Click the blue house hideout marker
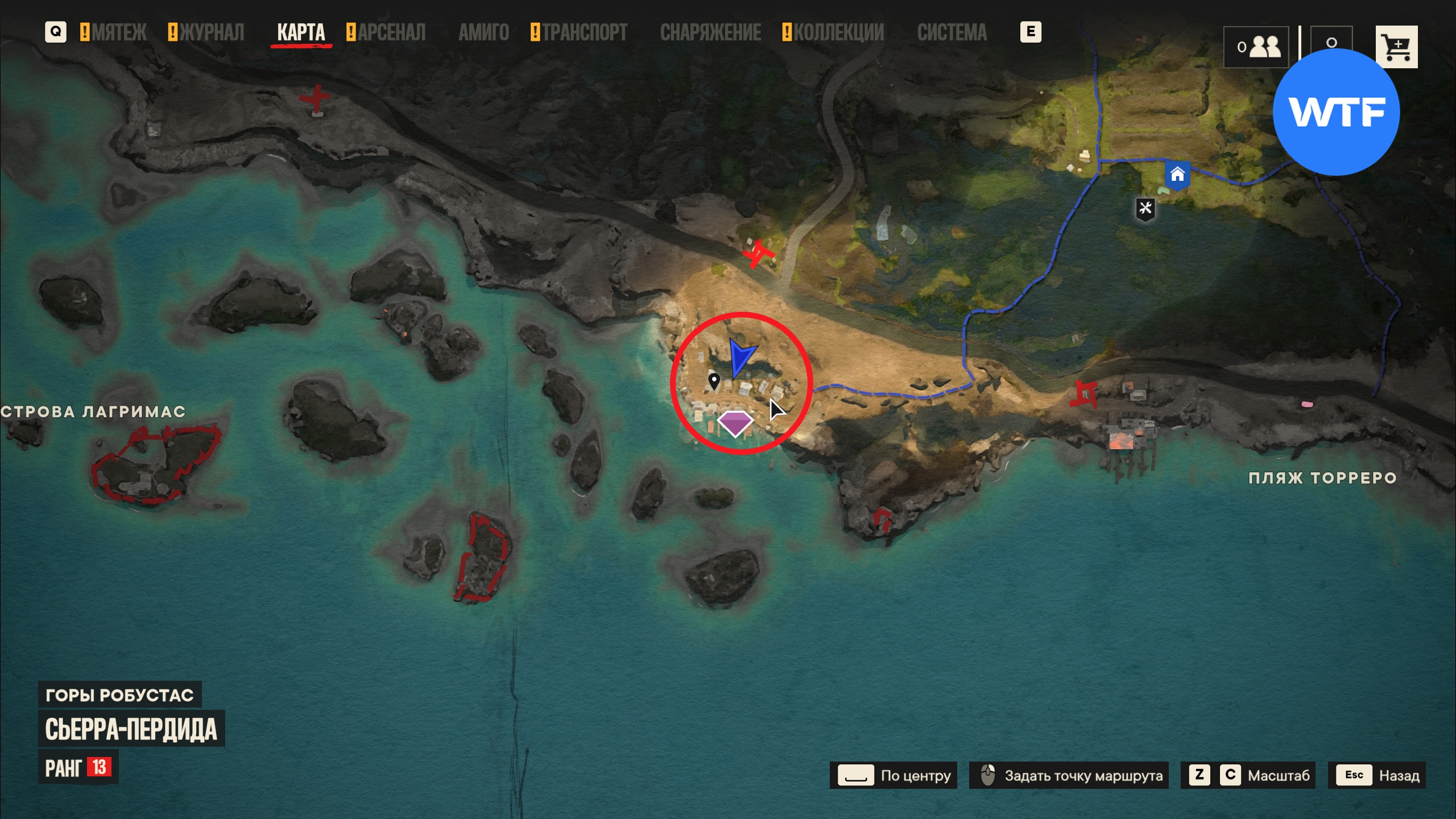 click(1177, 175)
